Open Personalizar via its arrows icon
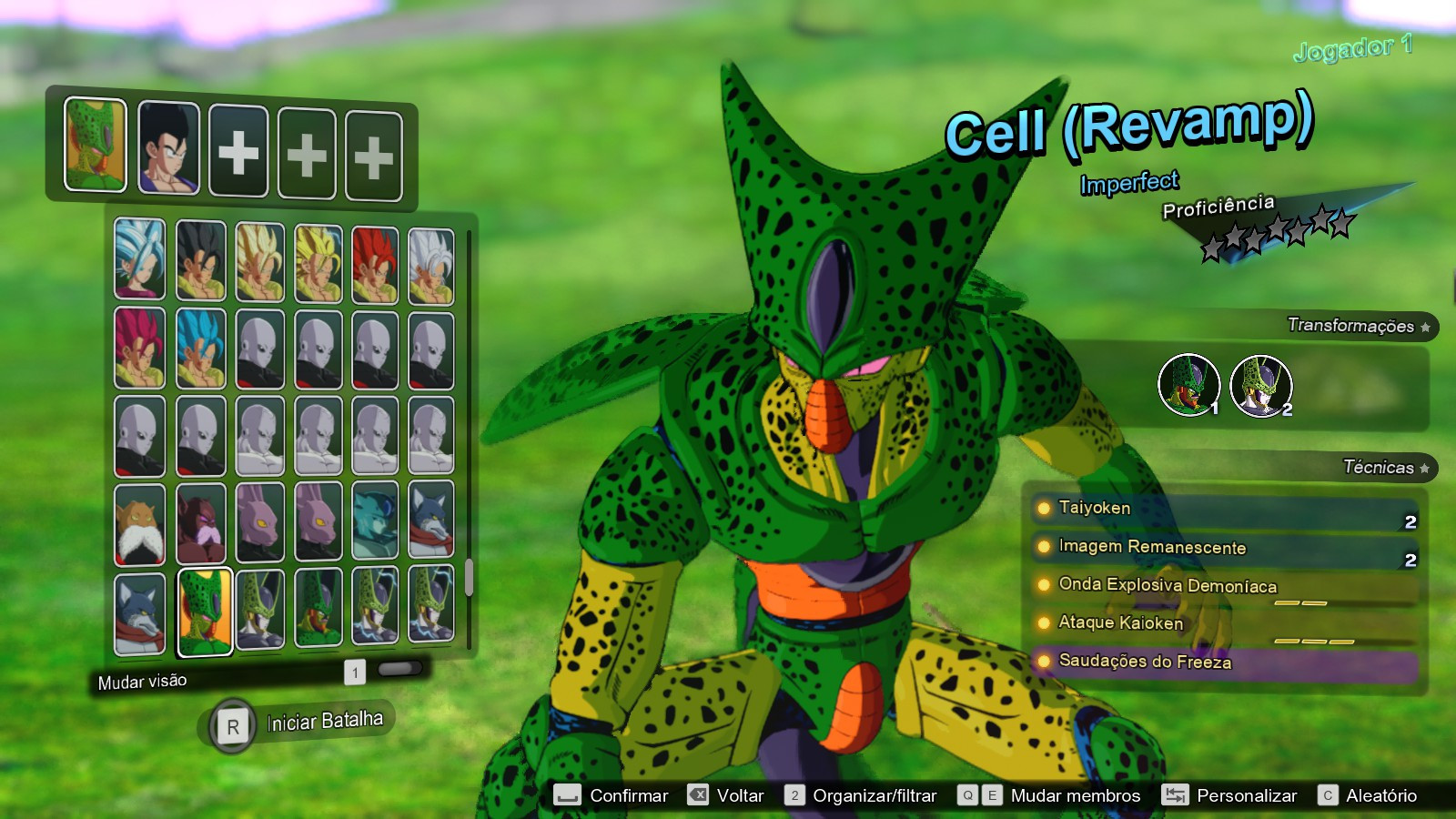Viewport: 1456px width, 819px height. pos(1174,794)
